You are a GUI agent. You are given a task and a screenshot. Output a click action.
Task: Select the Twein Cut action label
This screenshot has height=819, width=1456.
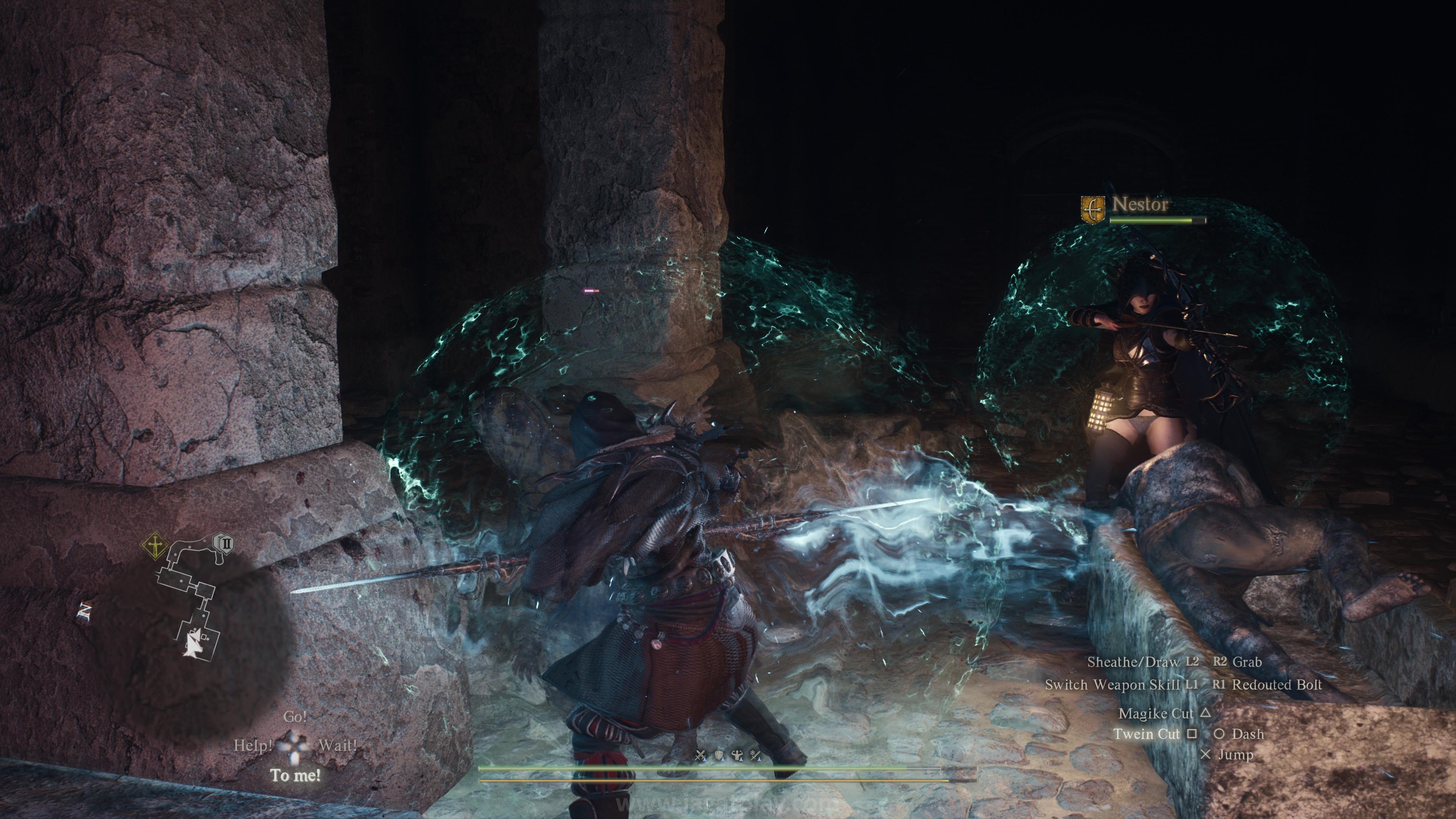coord(1146,734)
